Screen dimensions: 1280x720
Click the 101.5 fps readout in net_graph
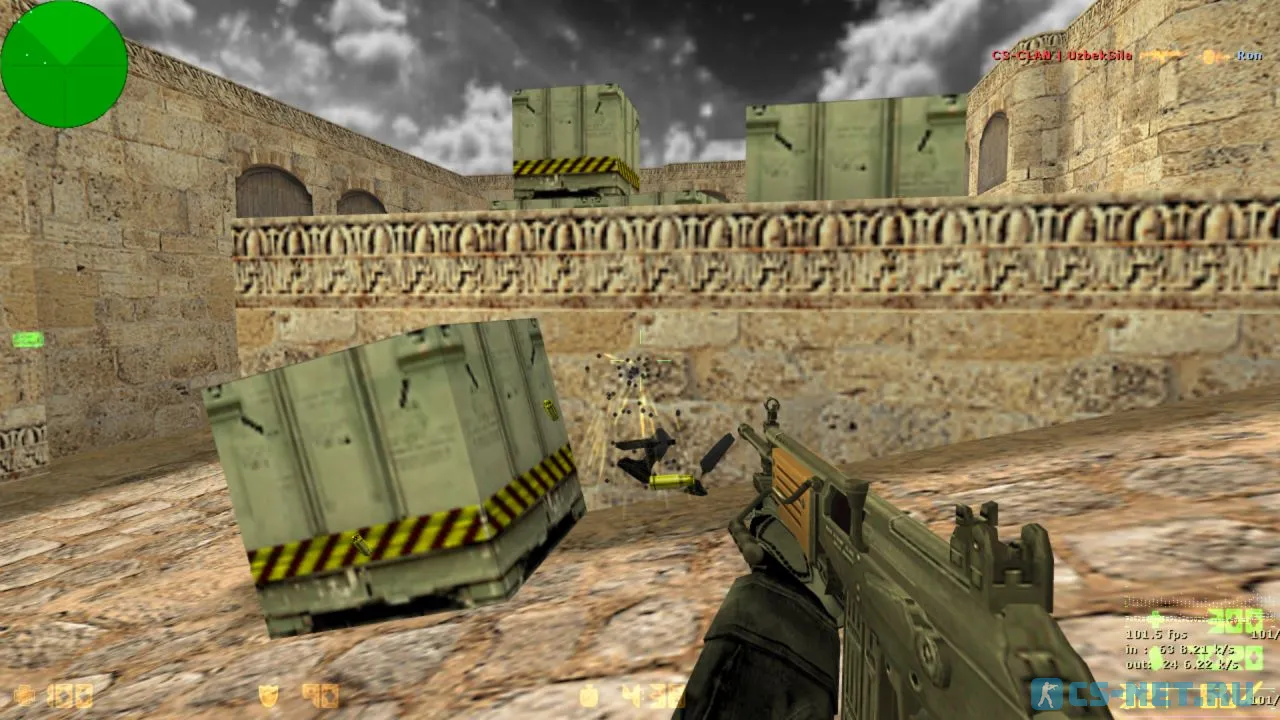(x=1155, y=635)
